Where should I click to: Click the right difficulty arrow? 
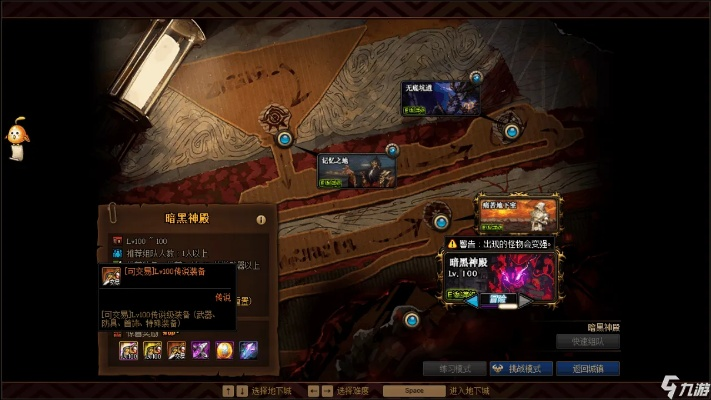point(524,299)
